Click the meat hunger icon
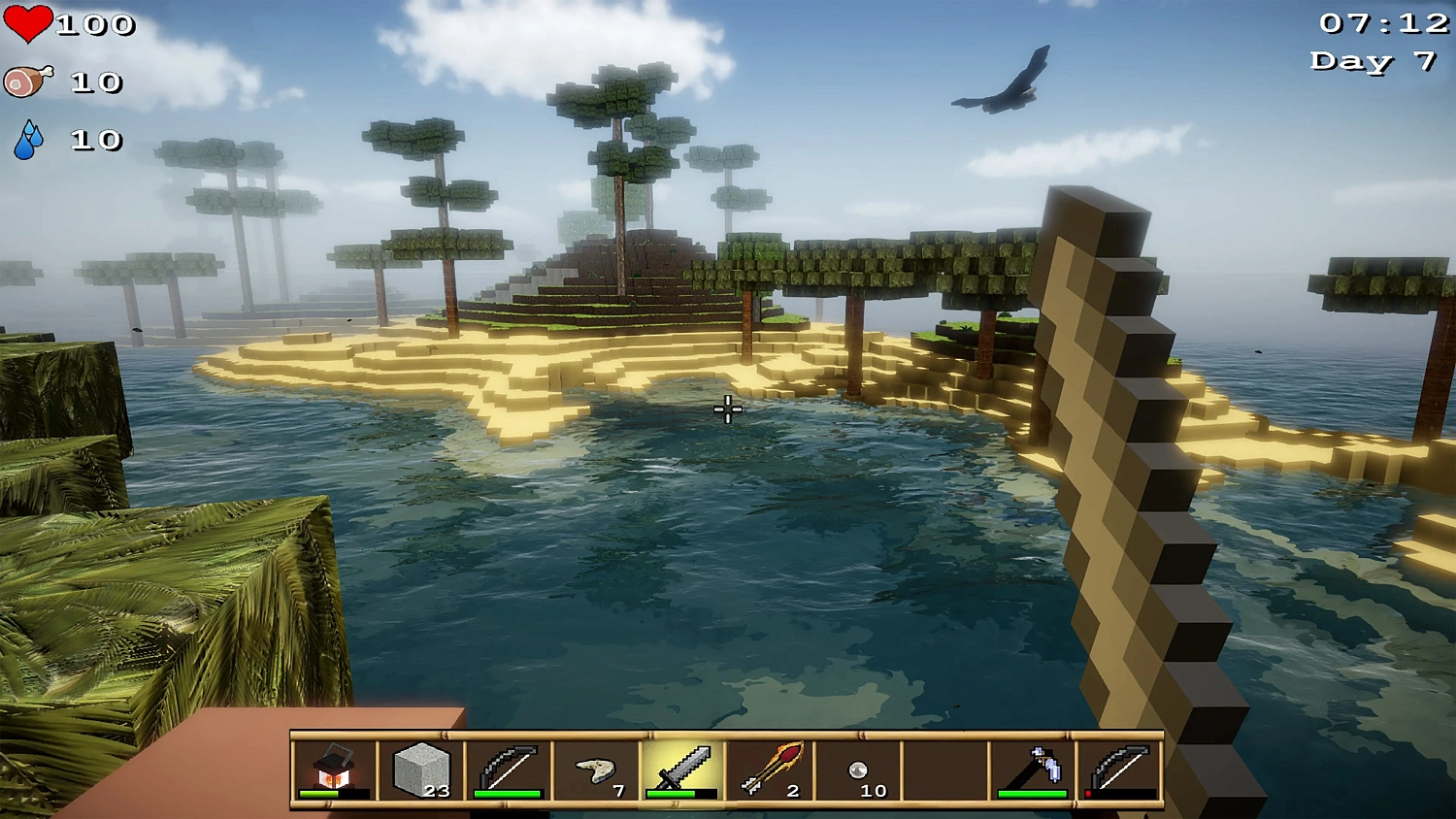 29,82
